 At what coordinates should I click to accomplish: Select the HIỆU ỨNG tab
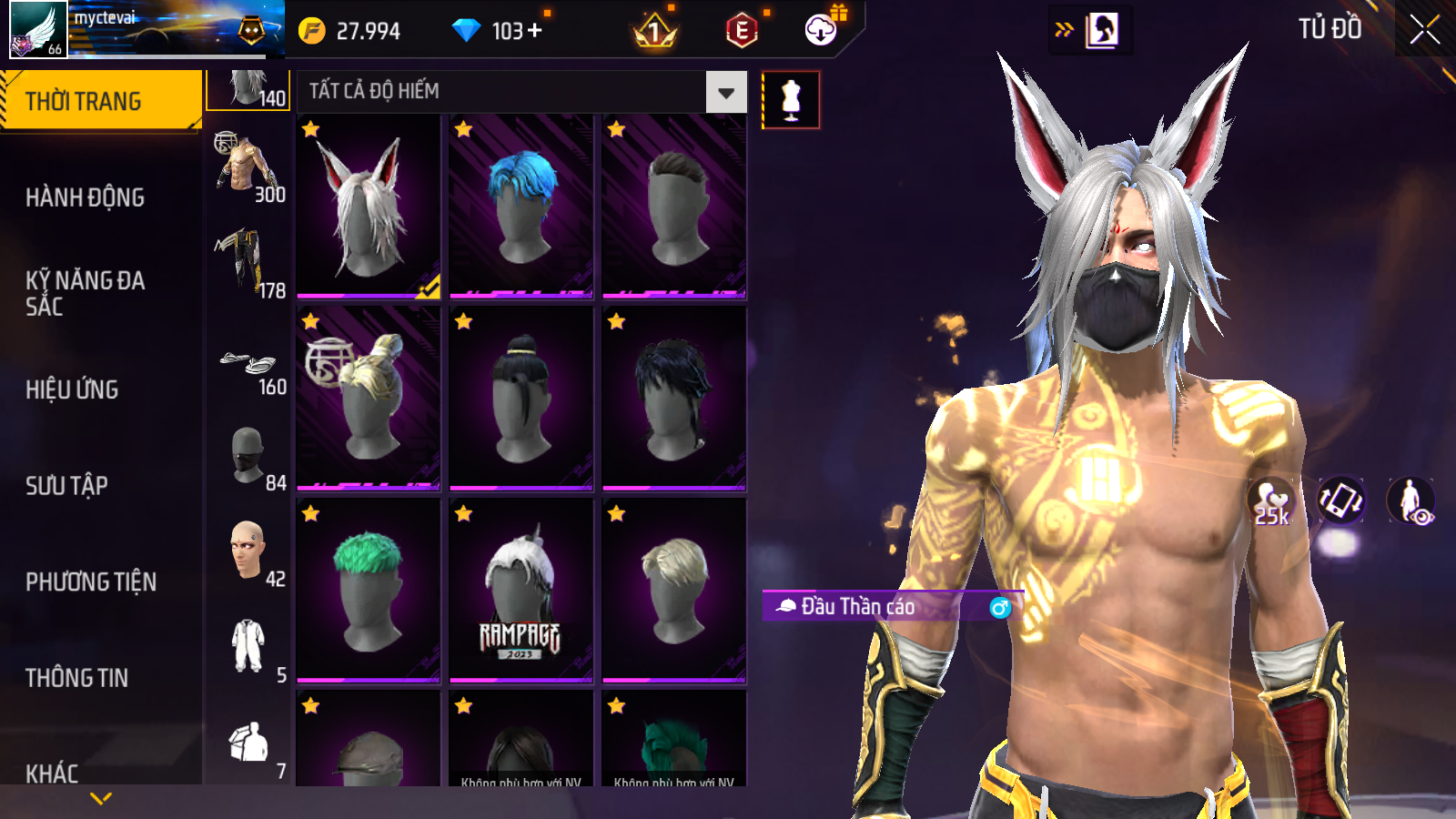72,389
